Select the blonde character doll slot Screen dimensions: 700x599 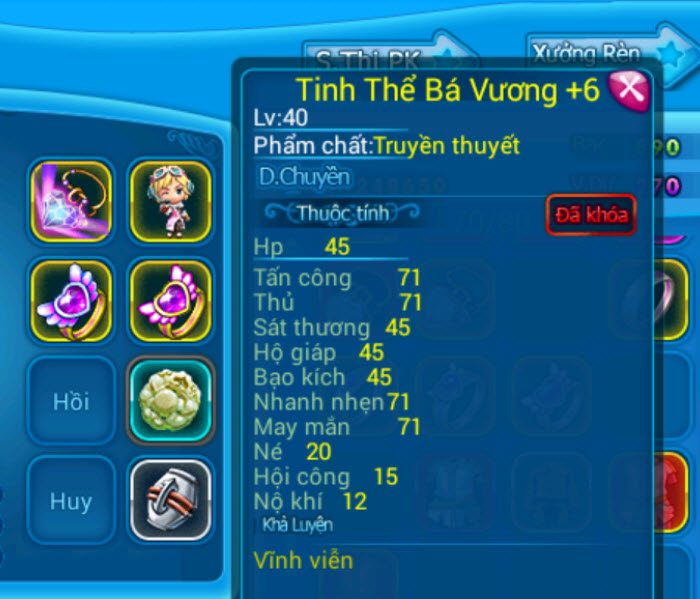[170, 201]
